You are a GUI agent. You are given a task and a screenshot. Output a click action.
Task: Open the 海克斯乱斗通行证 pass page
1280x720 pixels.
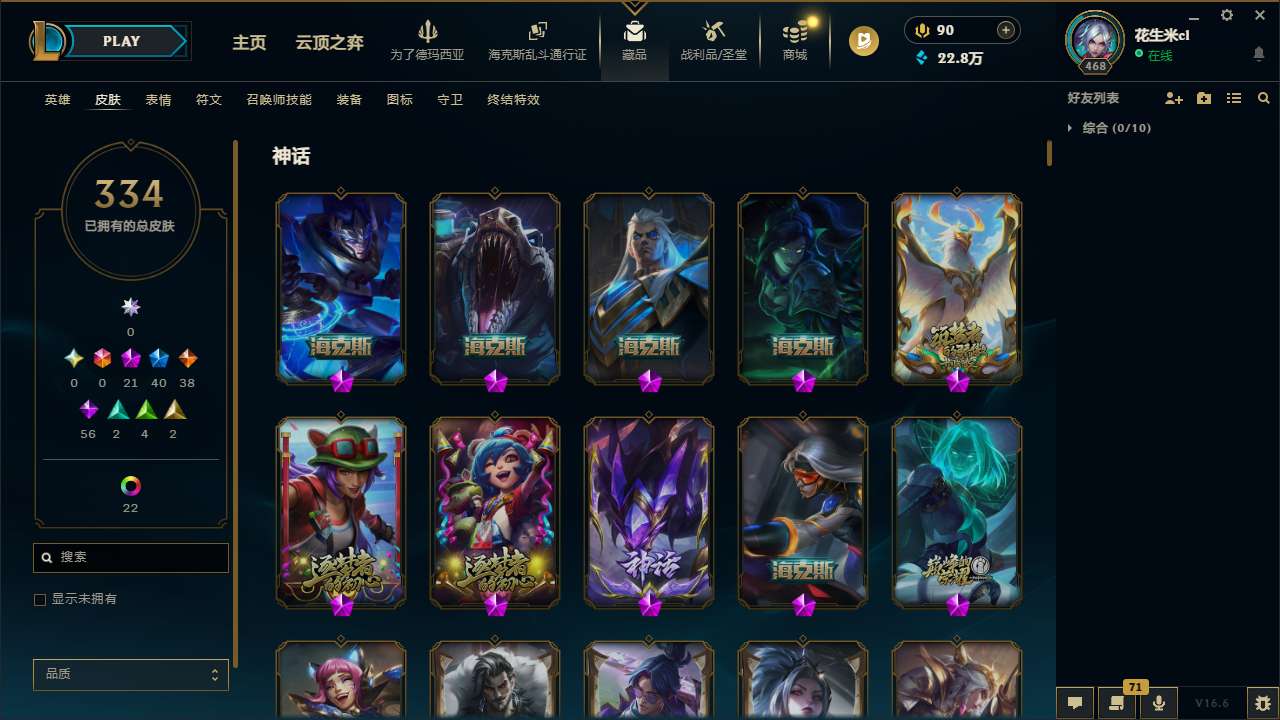click(x=538, y=41)
